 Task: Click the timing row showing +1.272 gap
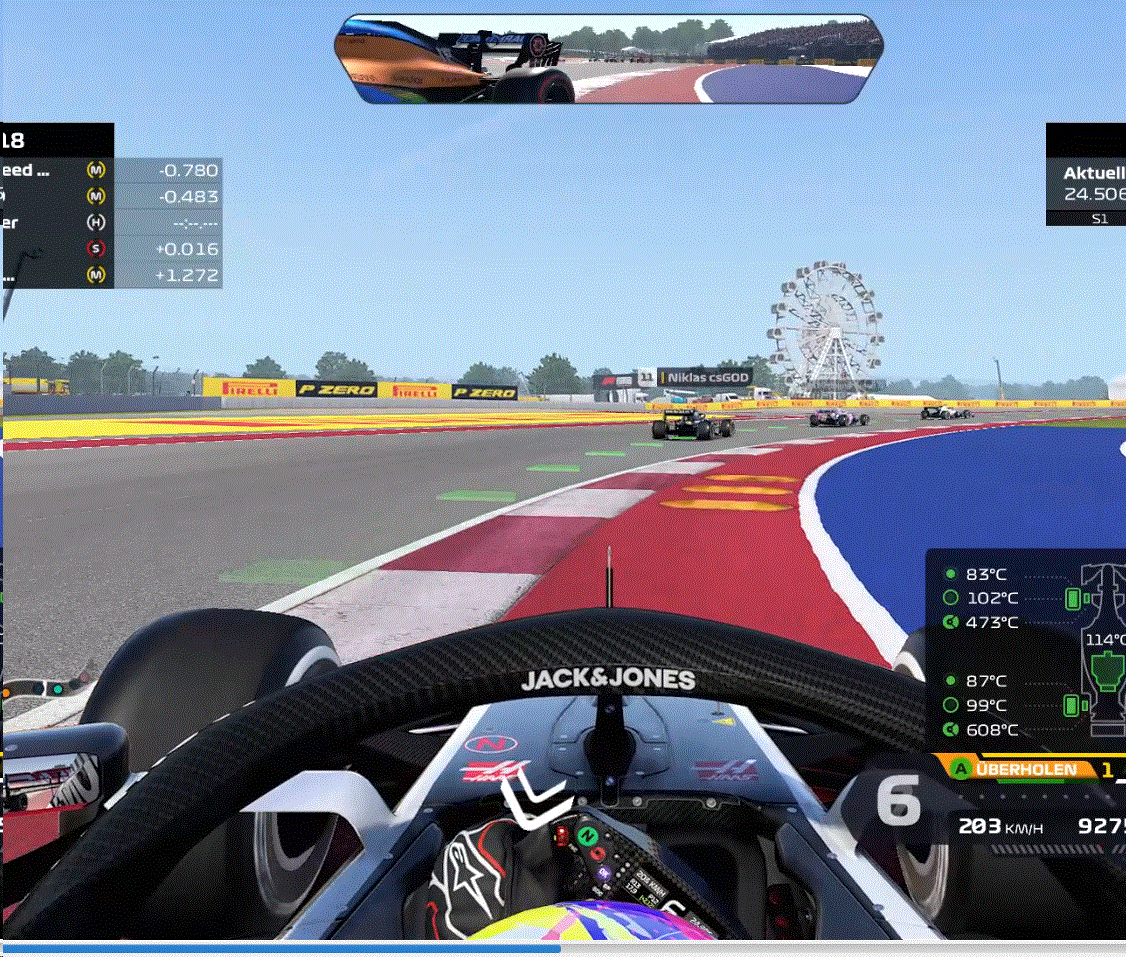(110, 275)
